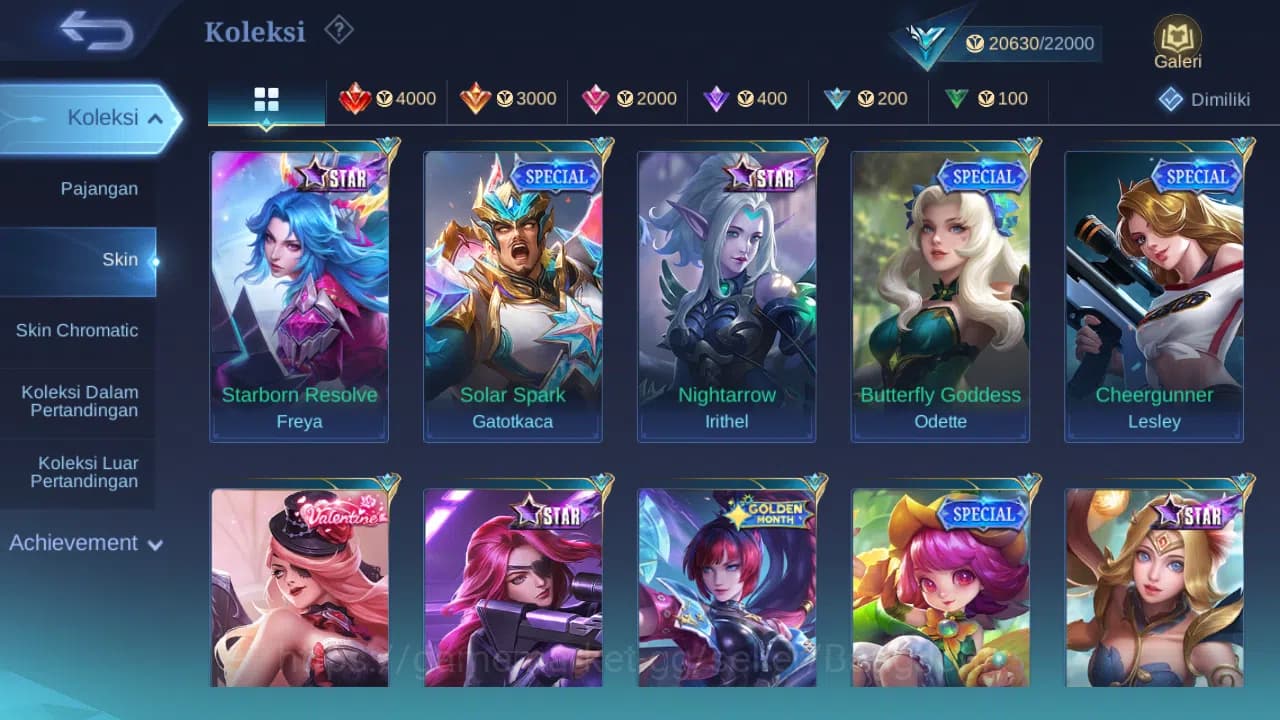Toggle the Dimiliki owned filter

click(1198, 99)
